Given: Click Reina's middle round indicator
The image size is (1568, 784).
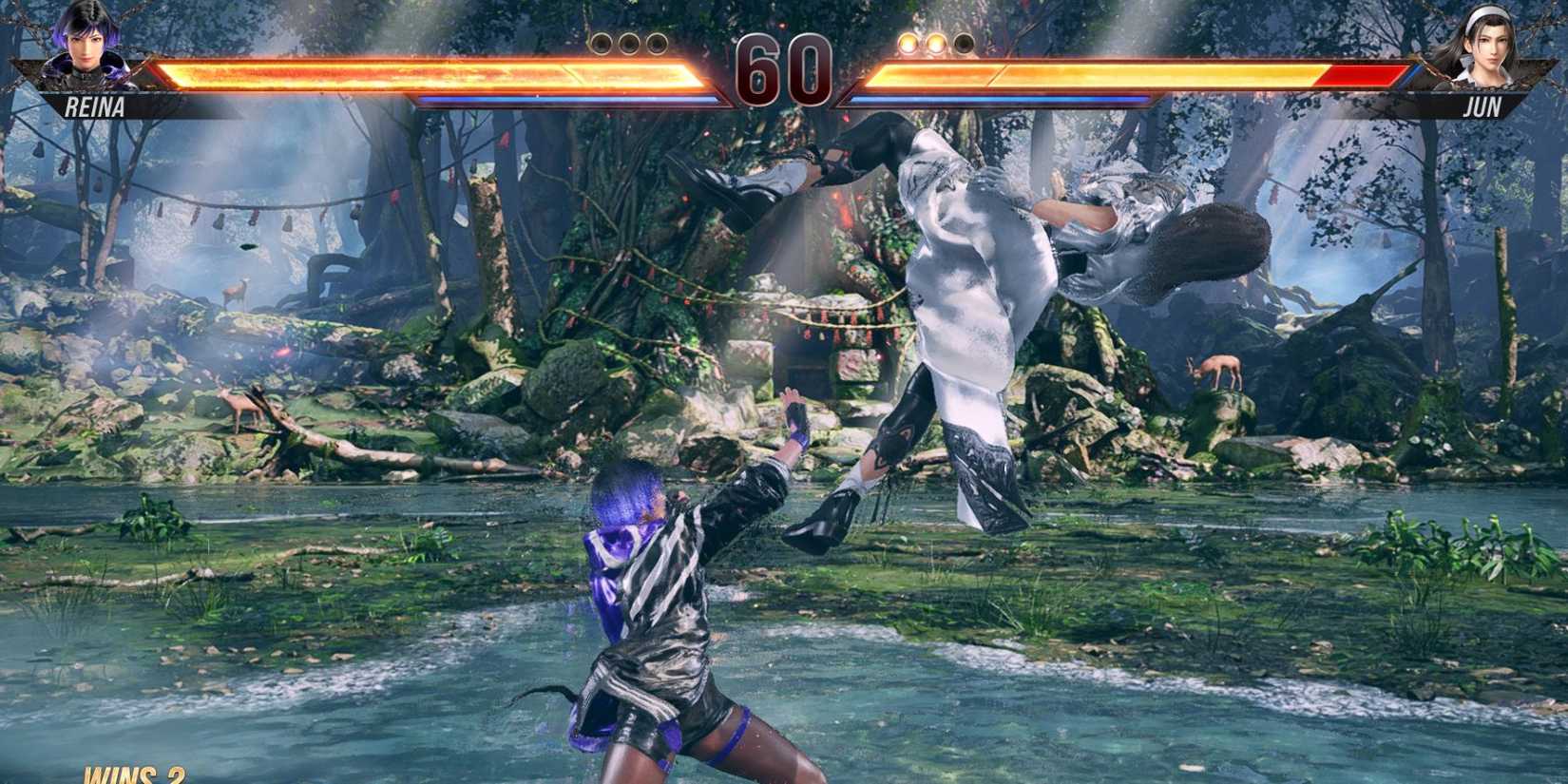Looking at the screenshot, I should tap(629, 43).
